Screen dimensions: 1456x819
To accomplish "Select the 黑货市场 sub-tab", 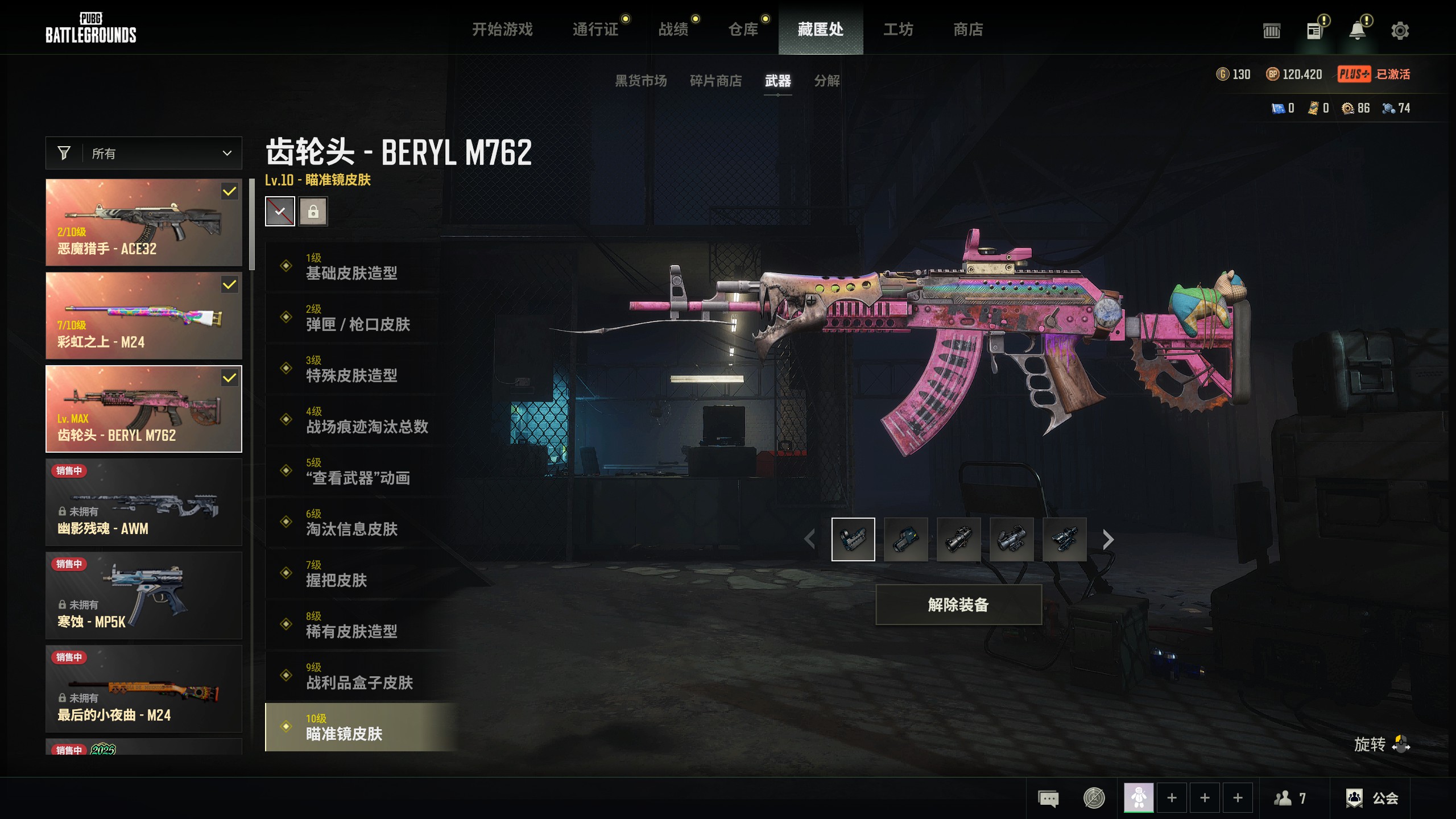I will click(x=640, y=81).
